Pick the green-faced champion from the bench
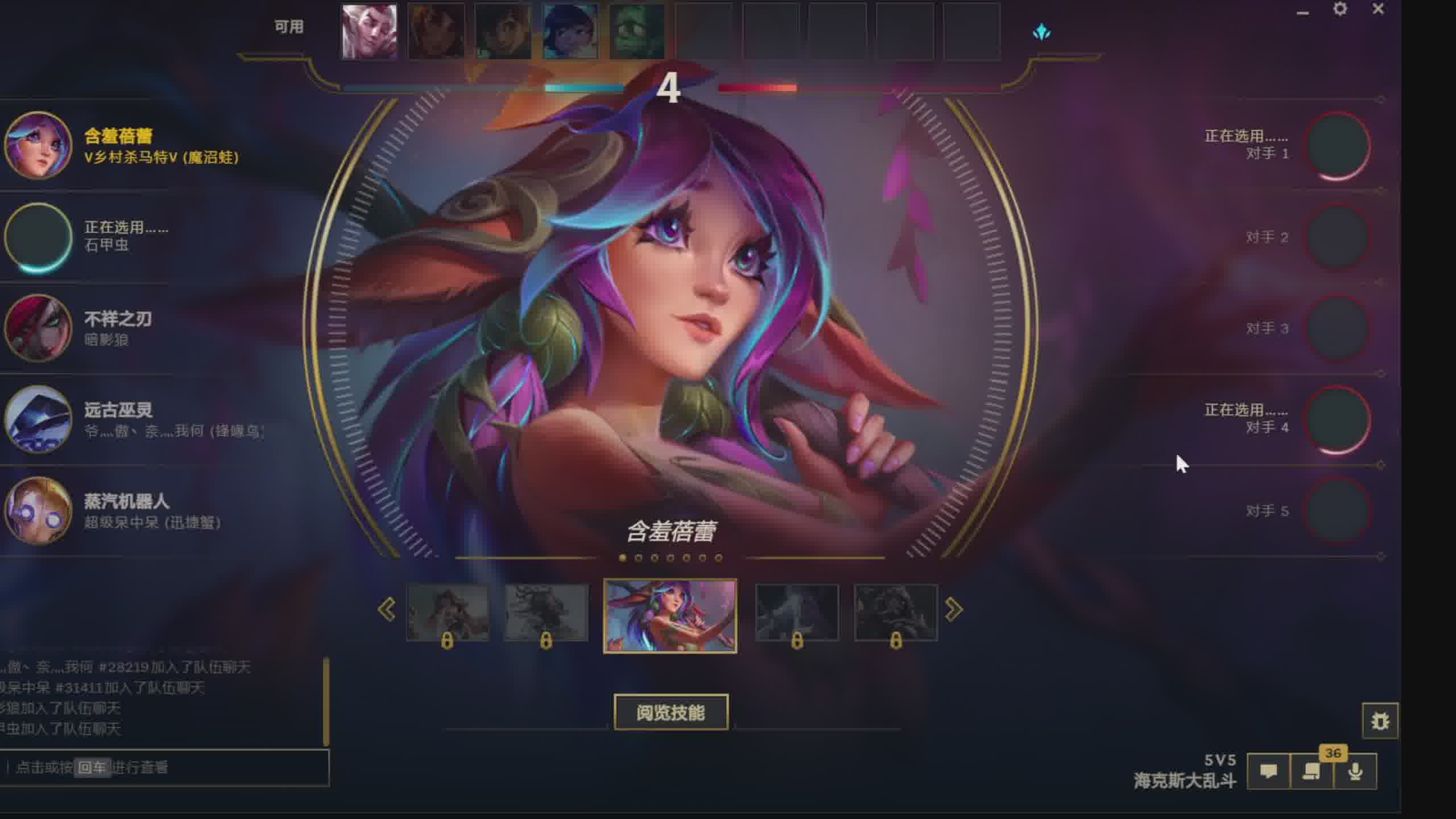Screen dimensions: 1456x819 pos(637,32)
